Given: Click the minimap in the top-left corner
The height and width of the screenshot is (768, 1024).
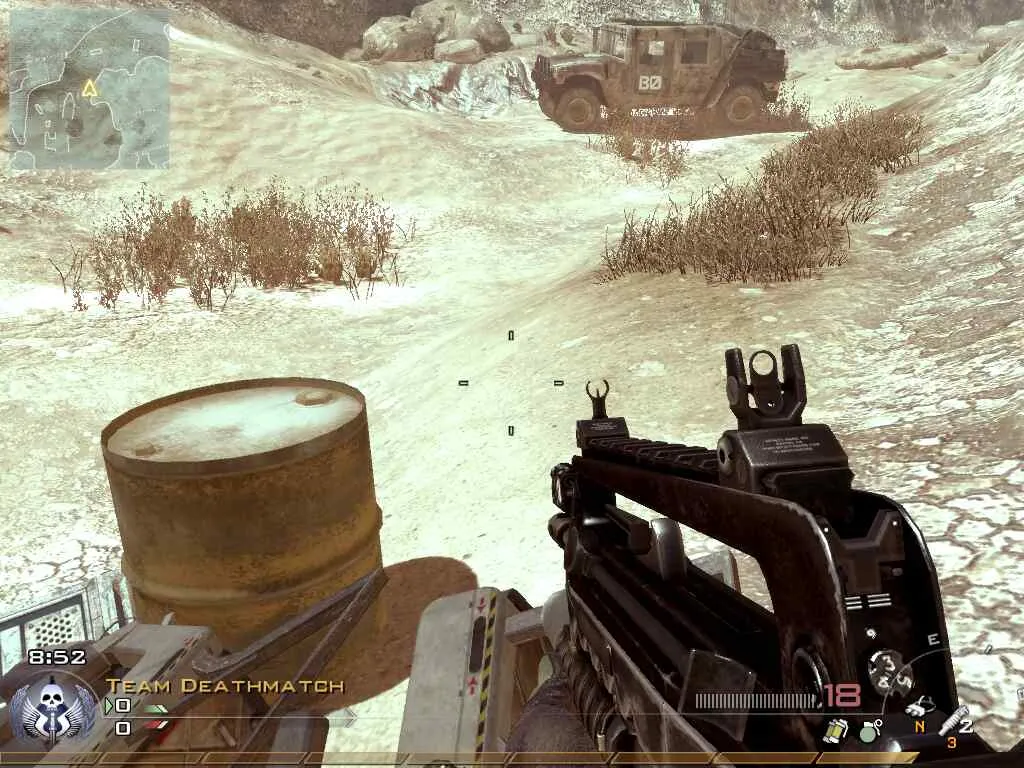Looking at the screenshot, I should 88,89.
